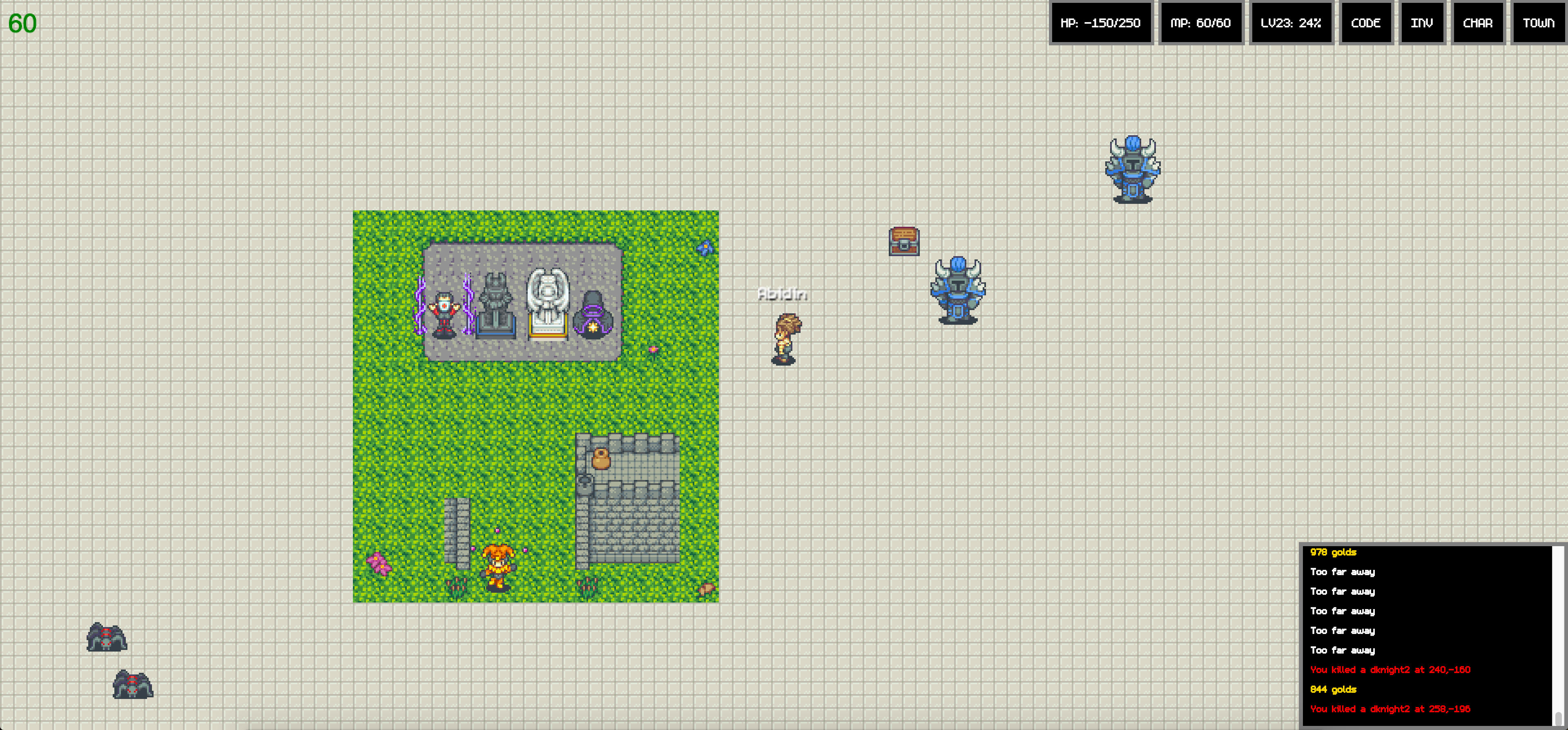
Task: Click the TOWN teleport button
Action: point(1537,23)
